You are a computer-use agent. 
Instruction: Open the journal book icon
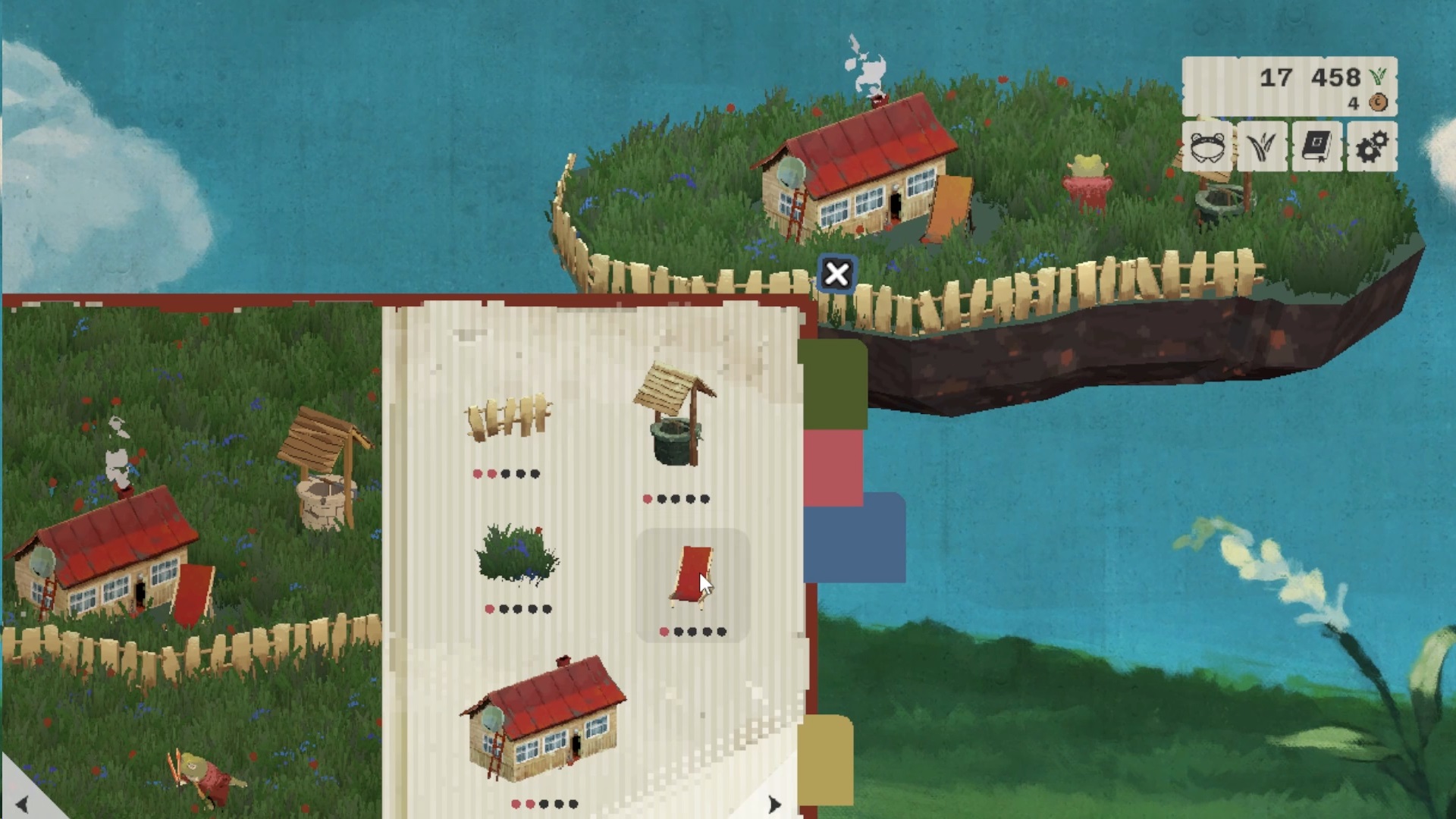1317,147
